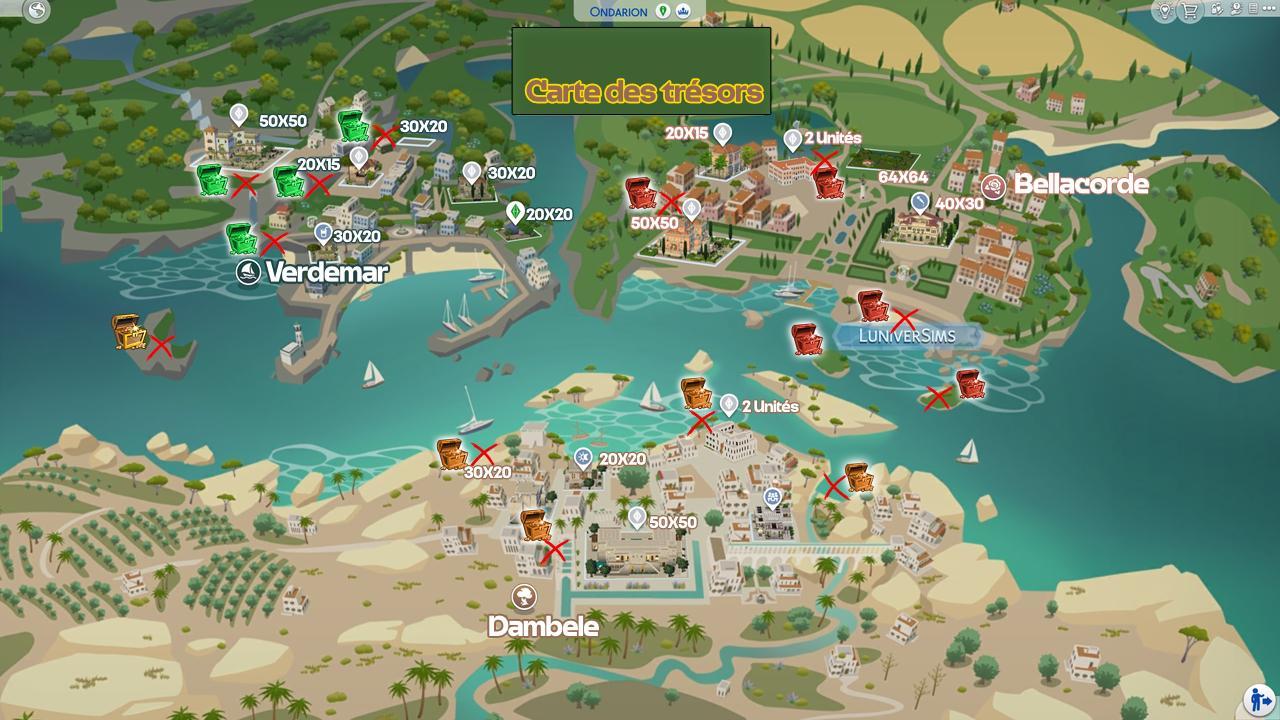1280x720 pixels.
Task: Open the lightbulb tips button
Action: tap(1165, 11)
